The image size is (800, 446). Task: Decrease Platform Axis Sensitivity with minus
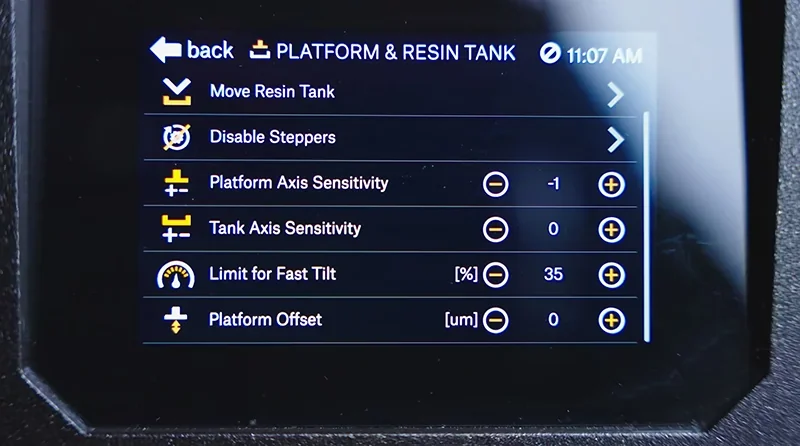pyautogui.click(x=495, y=184)
